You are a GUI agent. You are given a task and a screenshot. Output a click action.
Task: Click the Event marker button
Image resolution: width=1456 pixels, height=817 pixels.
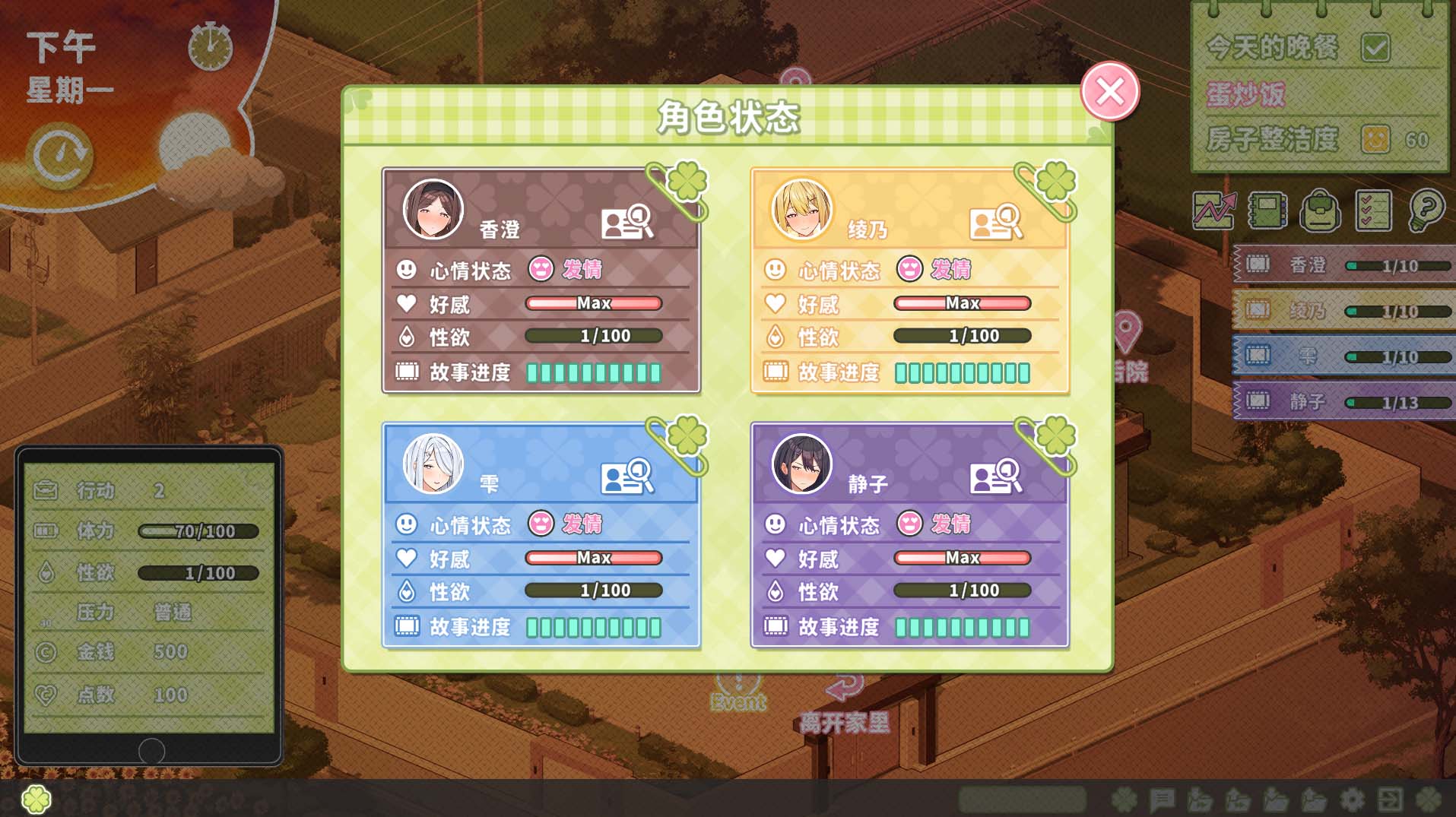(736, 695)
